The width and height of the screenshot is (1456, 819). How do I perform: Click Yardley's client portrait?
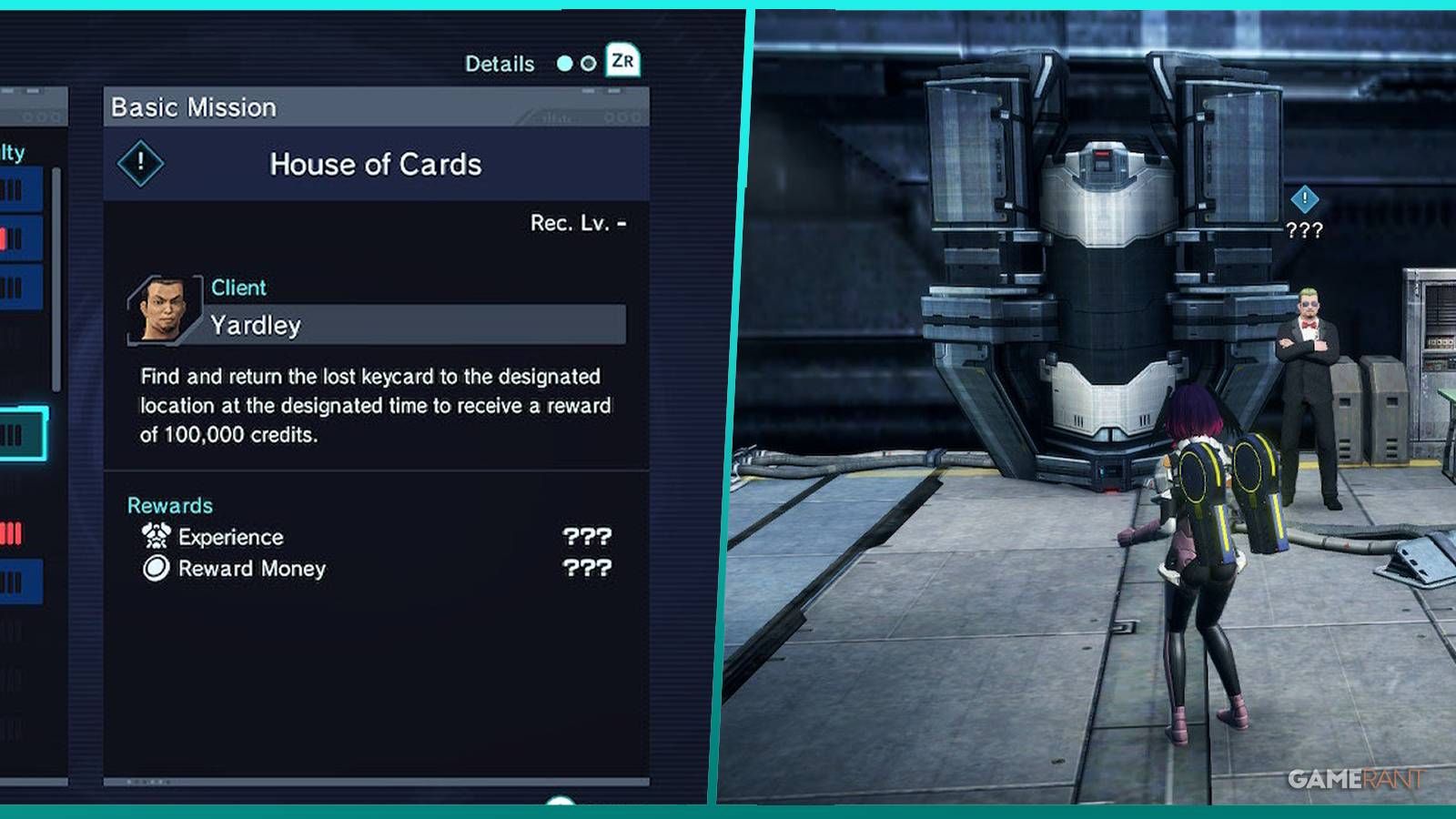point(164,308)
